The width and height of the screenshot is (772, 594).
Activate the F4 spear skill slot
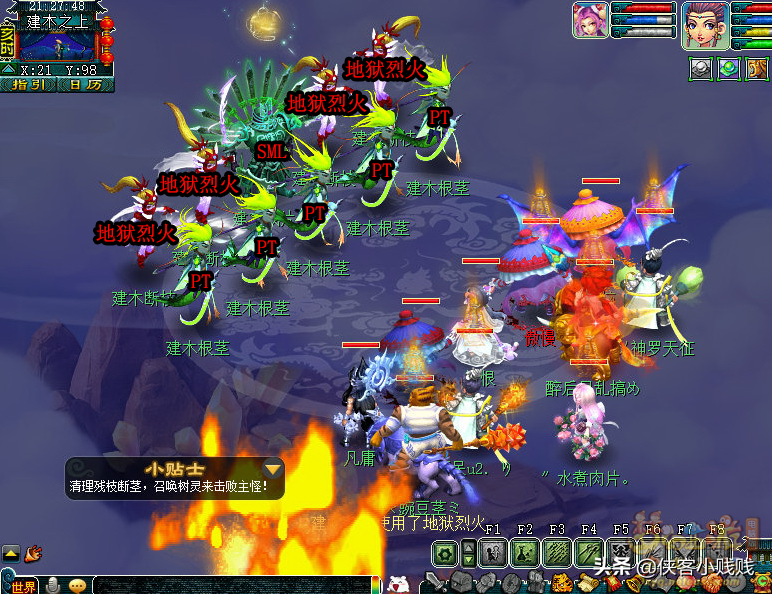pos(589,553)
